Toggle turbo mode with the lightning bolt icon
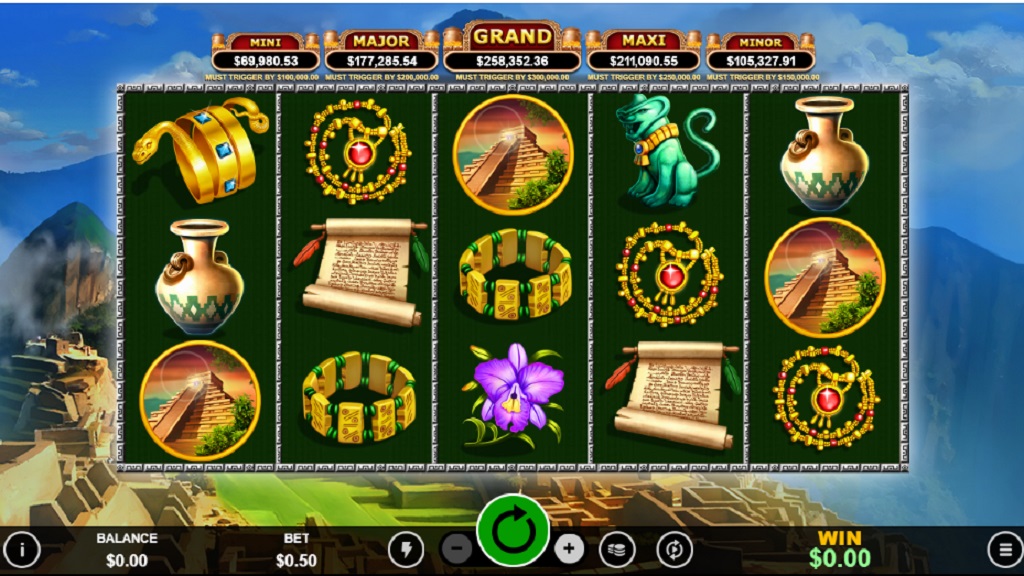1024x576 pixels. tap(405, 548)
